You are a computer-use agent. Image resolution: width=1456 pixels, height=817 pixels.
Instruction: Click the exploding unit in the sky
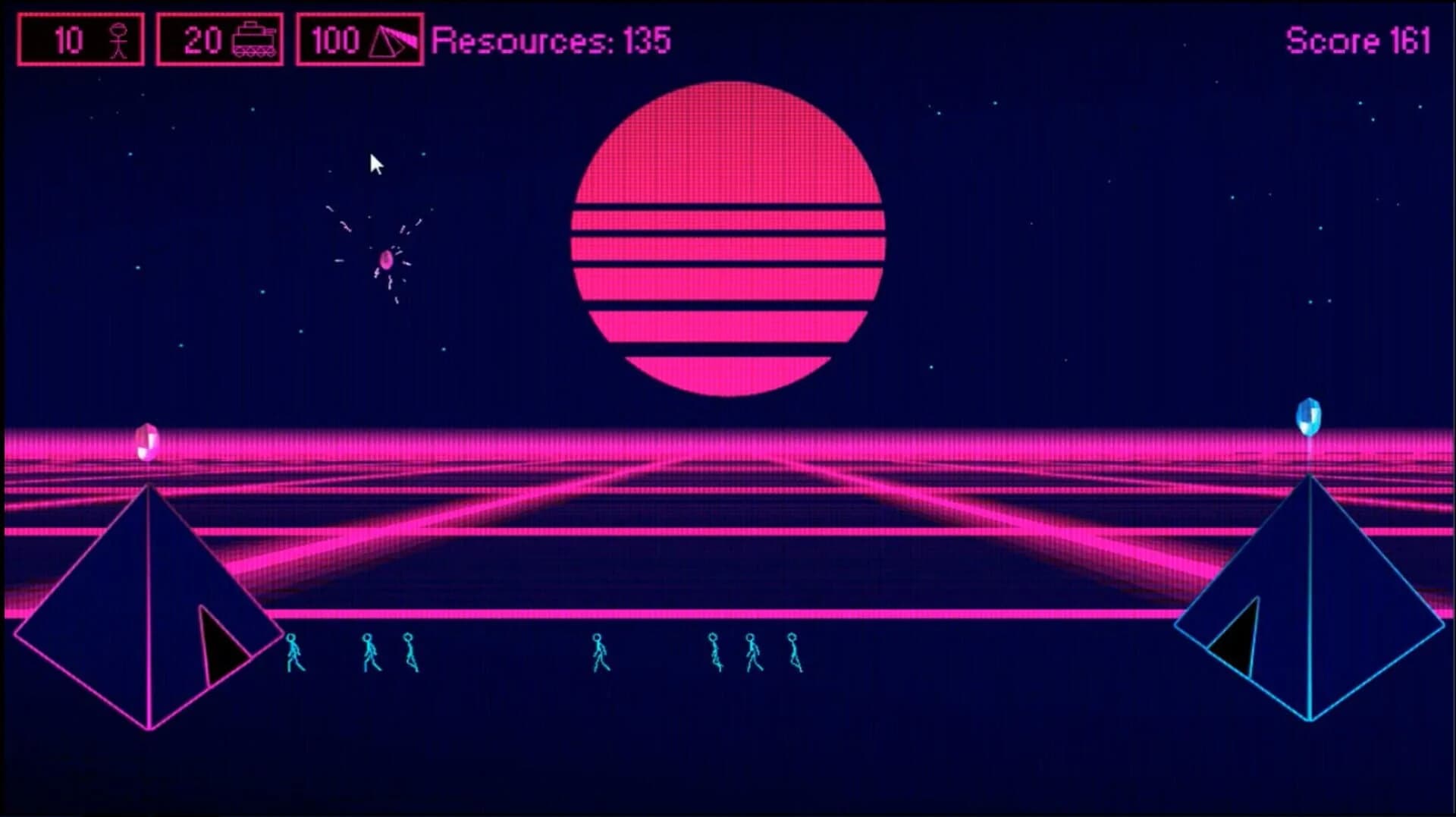387,262
